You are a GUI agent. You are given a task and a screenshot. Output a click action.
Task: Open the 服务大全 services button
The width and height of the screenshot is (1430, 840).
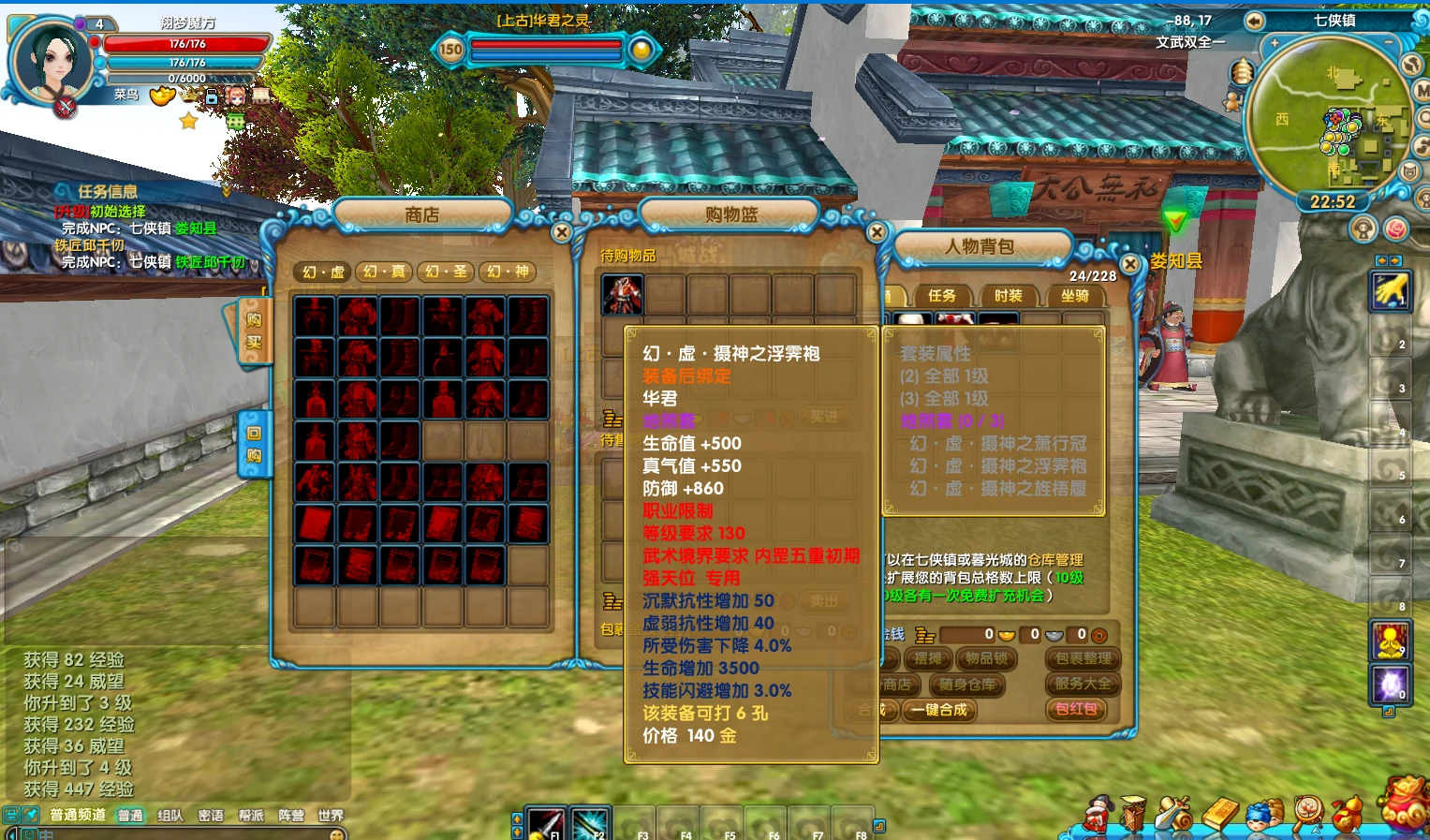tap(1083, 684)
